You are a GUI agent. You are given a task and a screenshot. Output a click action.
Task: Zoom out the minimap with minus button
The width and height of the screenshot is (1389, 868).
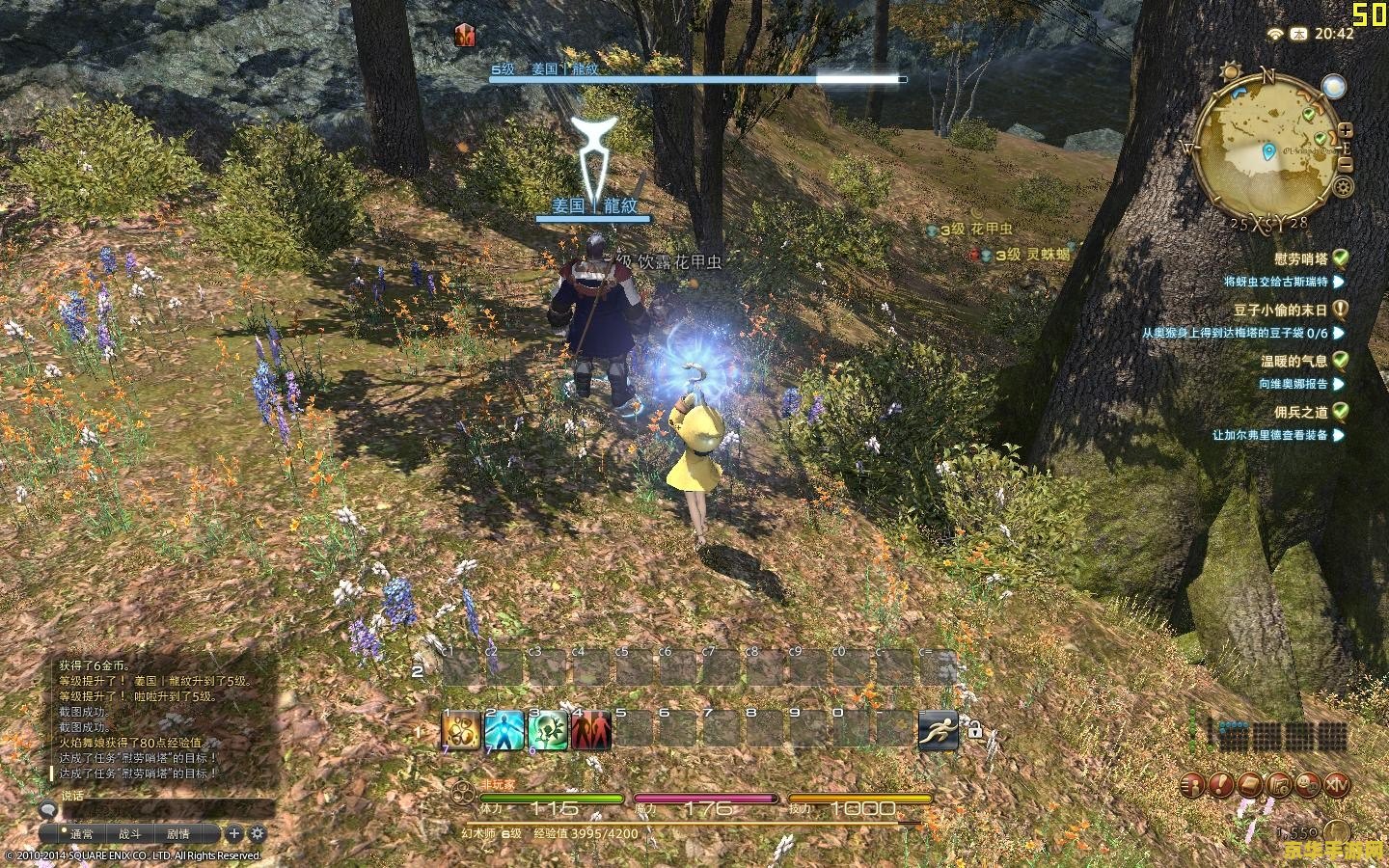click(1346, 164)
